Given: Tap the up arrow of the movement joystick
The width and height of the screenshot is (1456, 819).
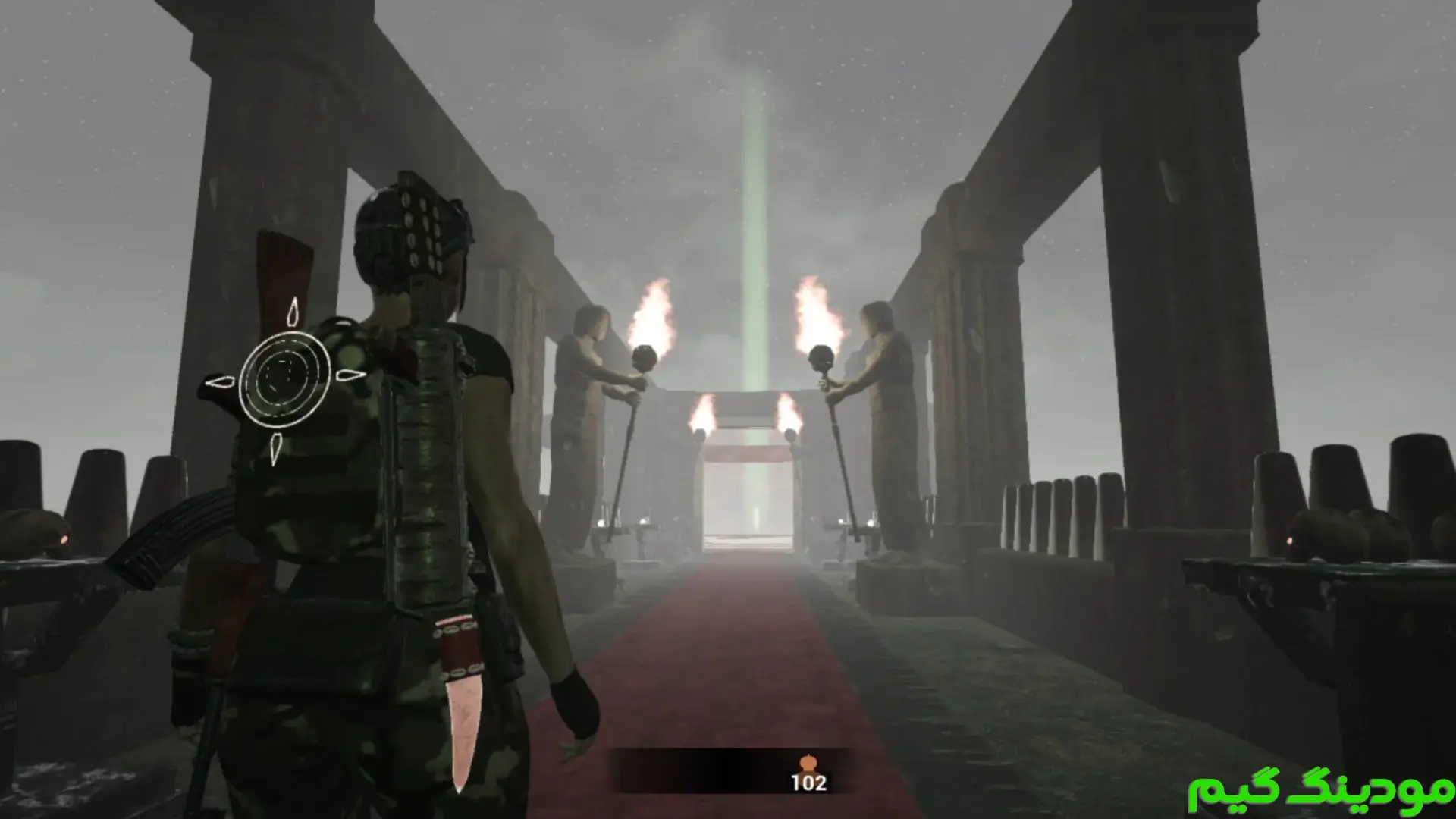Looking at the screenshot, I should pyautogui.click(x=293, y=312).
